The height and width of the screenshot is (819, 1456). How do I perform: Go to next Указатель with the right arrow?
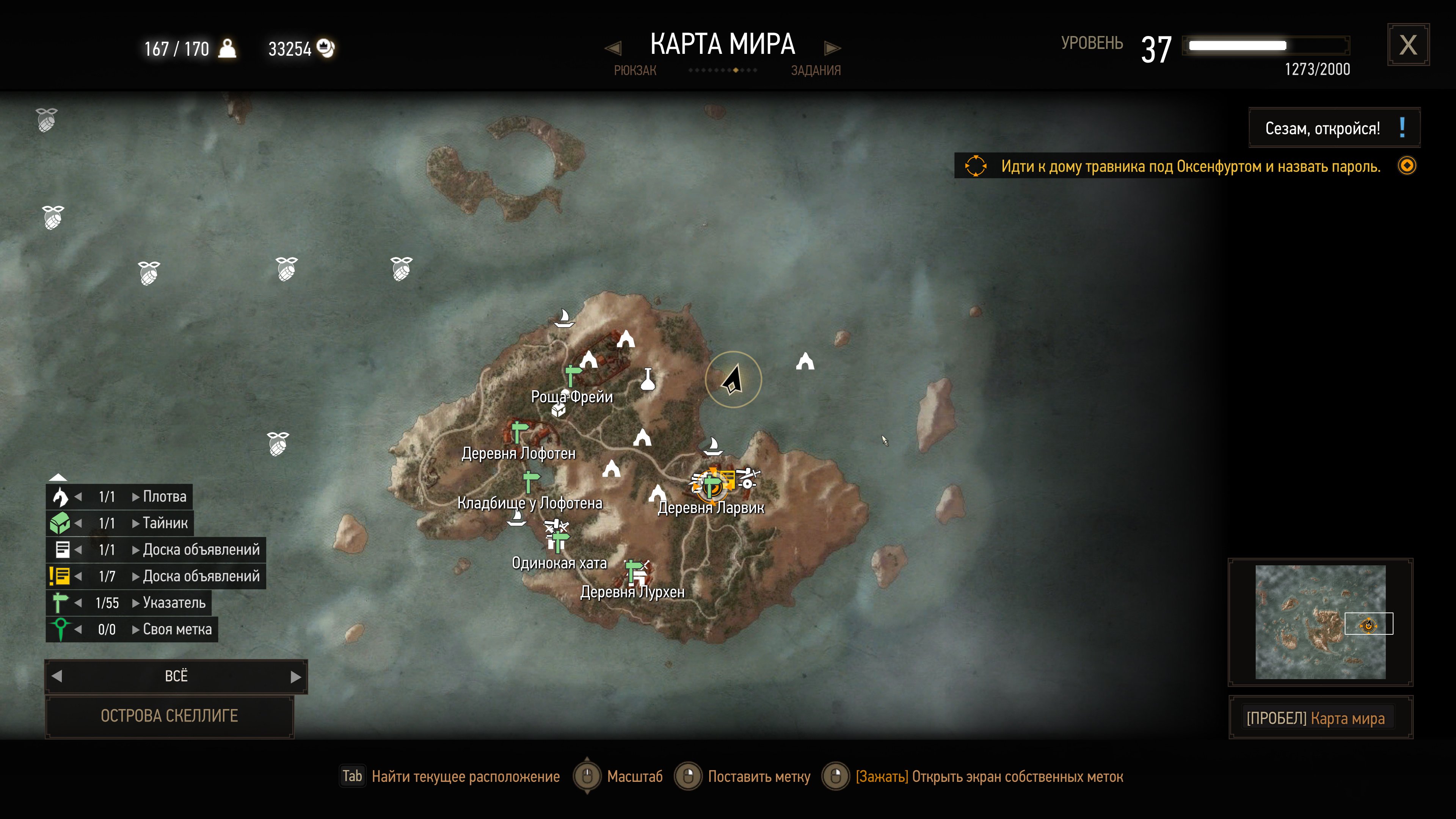tap(136, 602)
